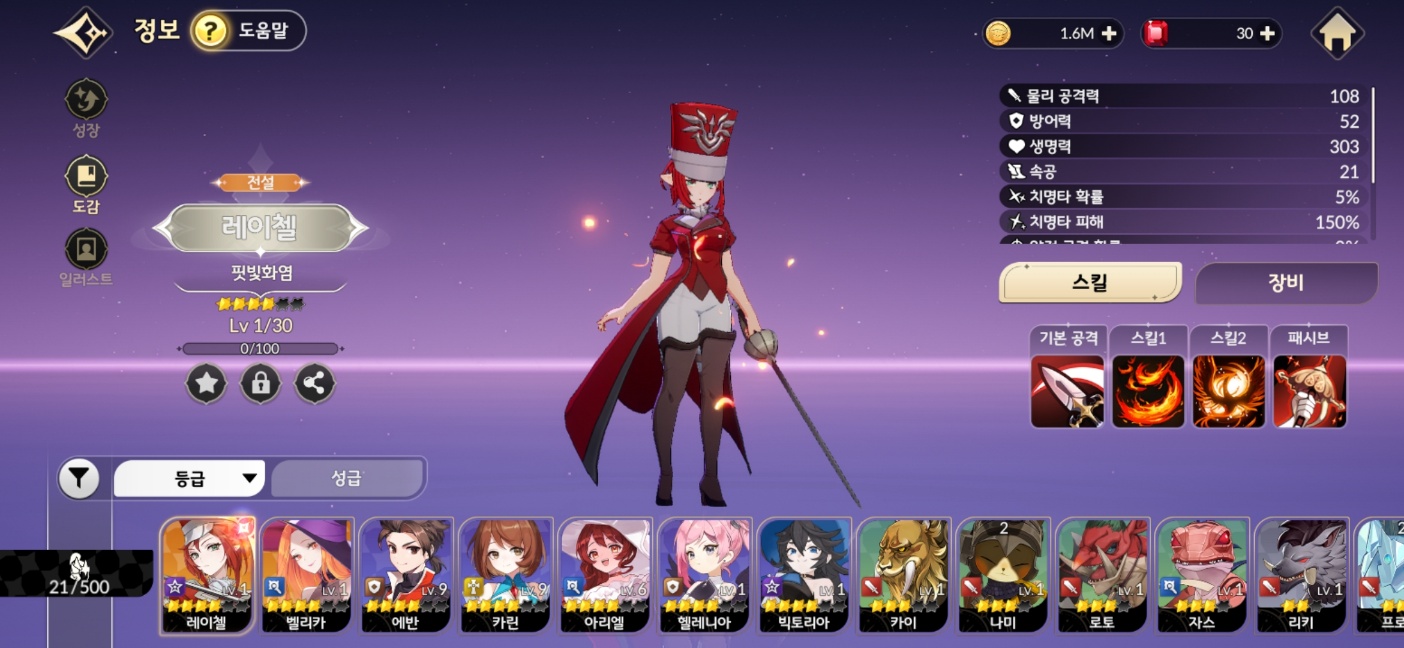This screenshot has width=1404, height=648.
Task: Add more red gems with the plus
Action: point(1267,34)
